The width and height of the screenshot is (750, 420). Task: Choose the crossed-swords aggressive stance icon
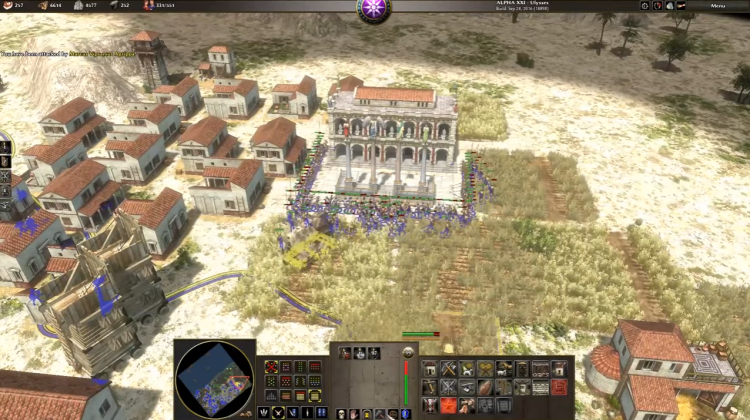point(278,411)
